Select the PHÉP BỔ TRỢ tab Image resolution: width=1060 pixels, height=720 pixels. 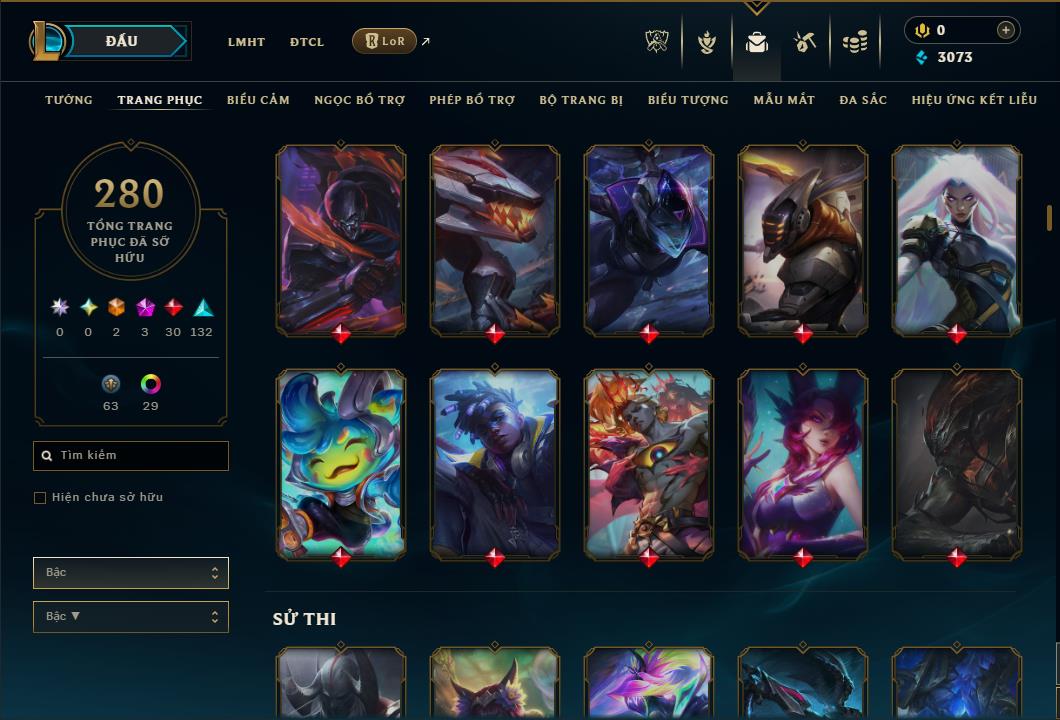tap(472, 100)
